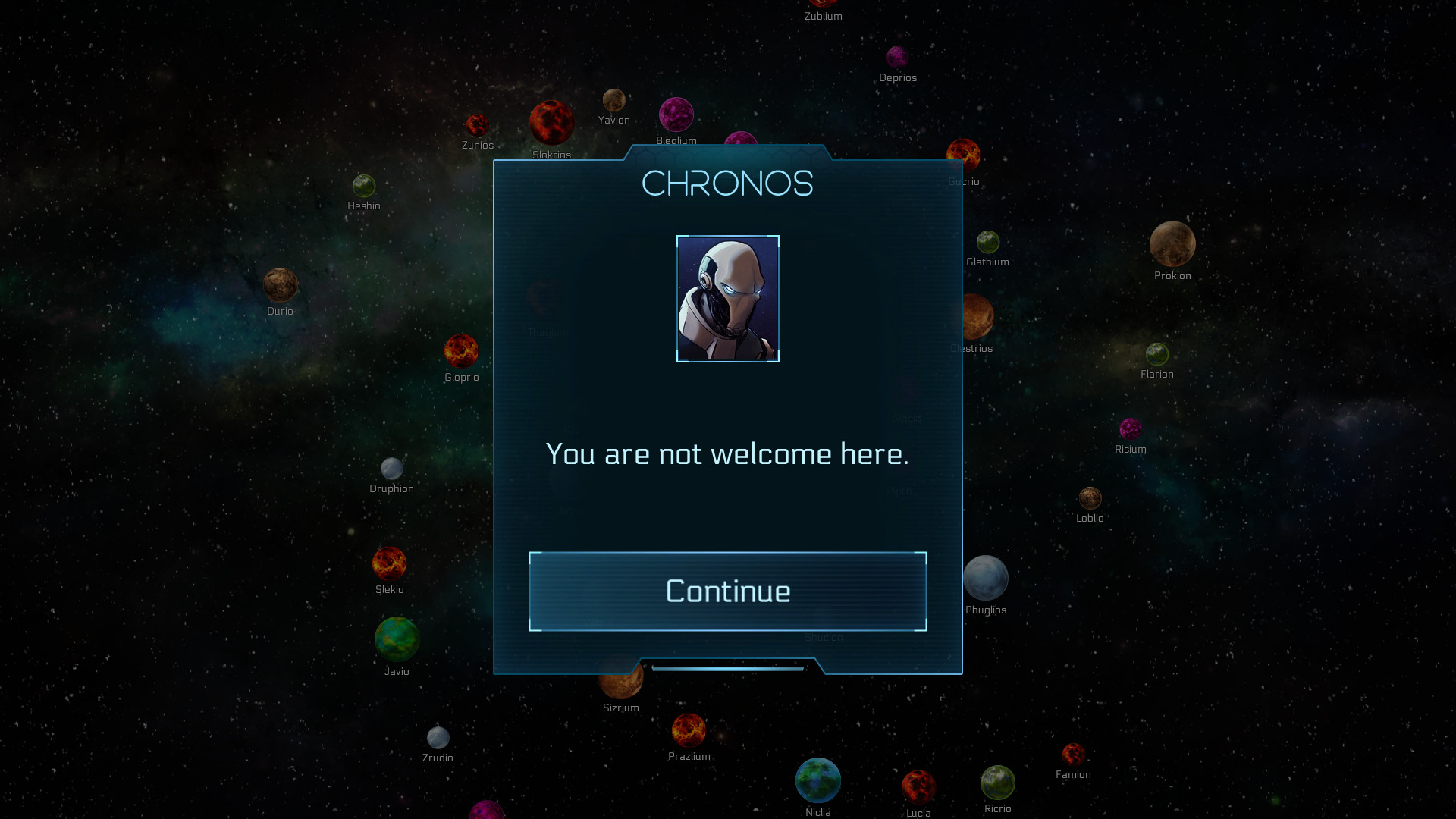Select the green planet Ricrio
The height and width of the screenshot is (819, 1456).
click(997, 786)
